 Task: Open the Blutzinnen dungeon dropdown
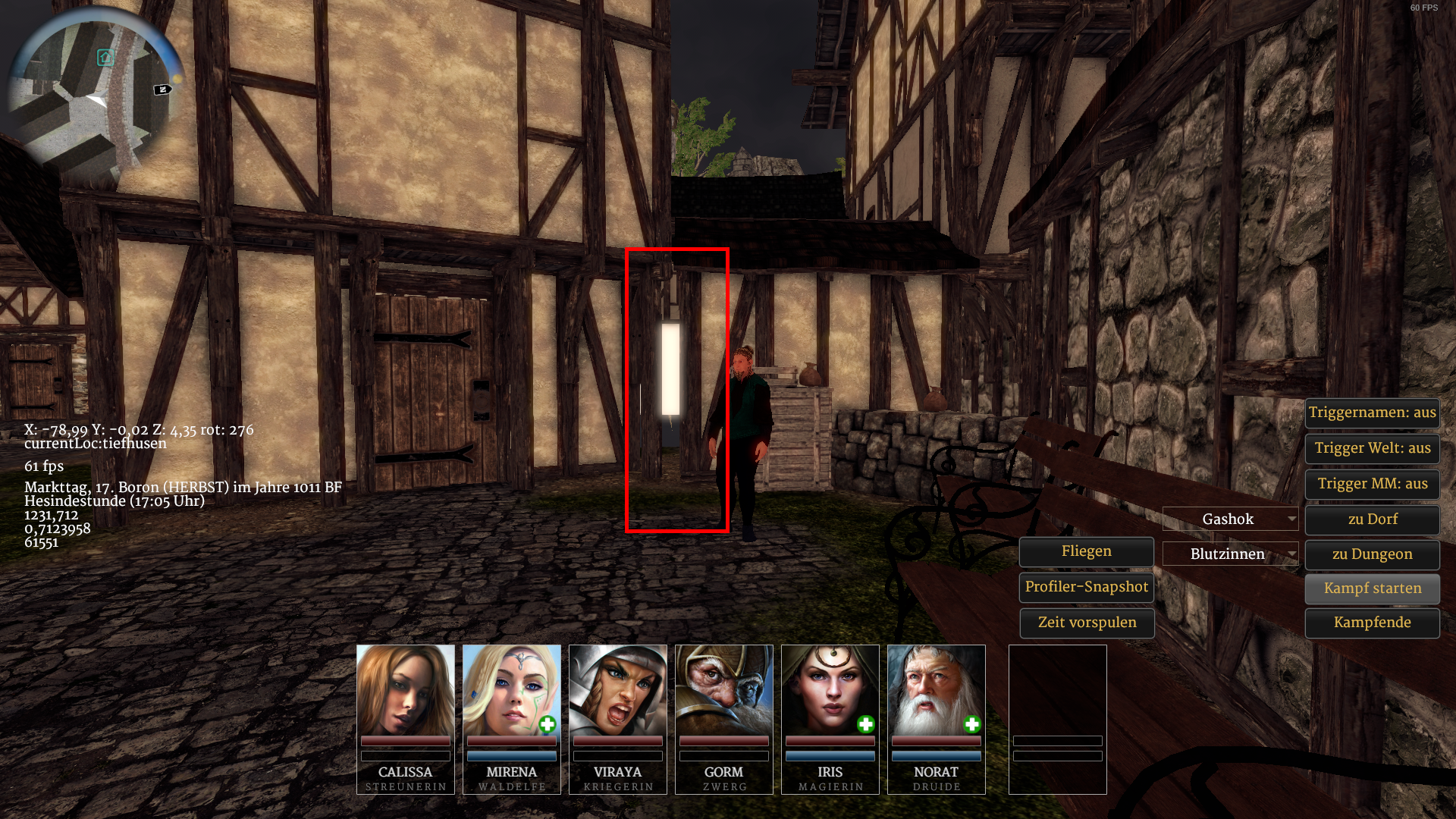[1230, 554]
